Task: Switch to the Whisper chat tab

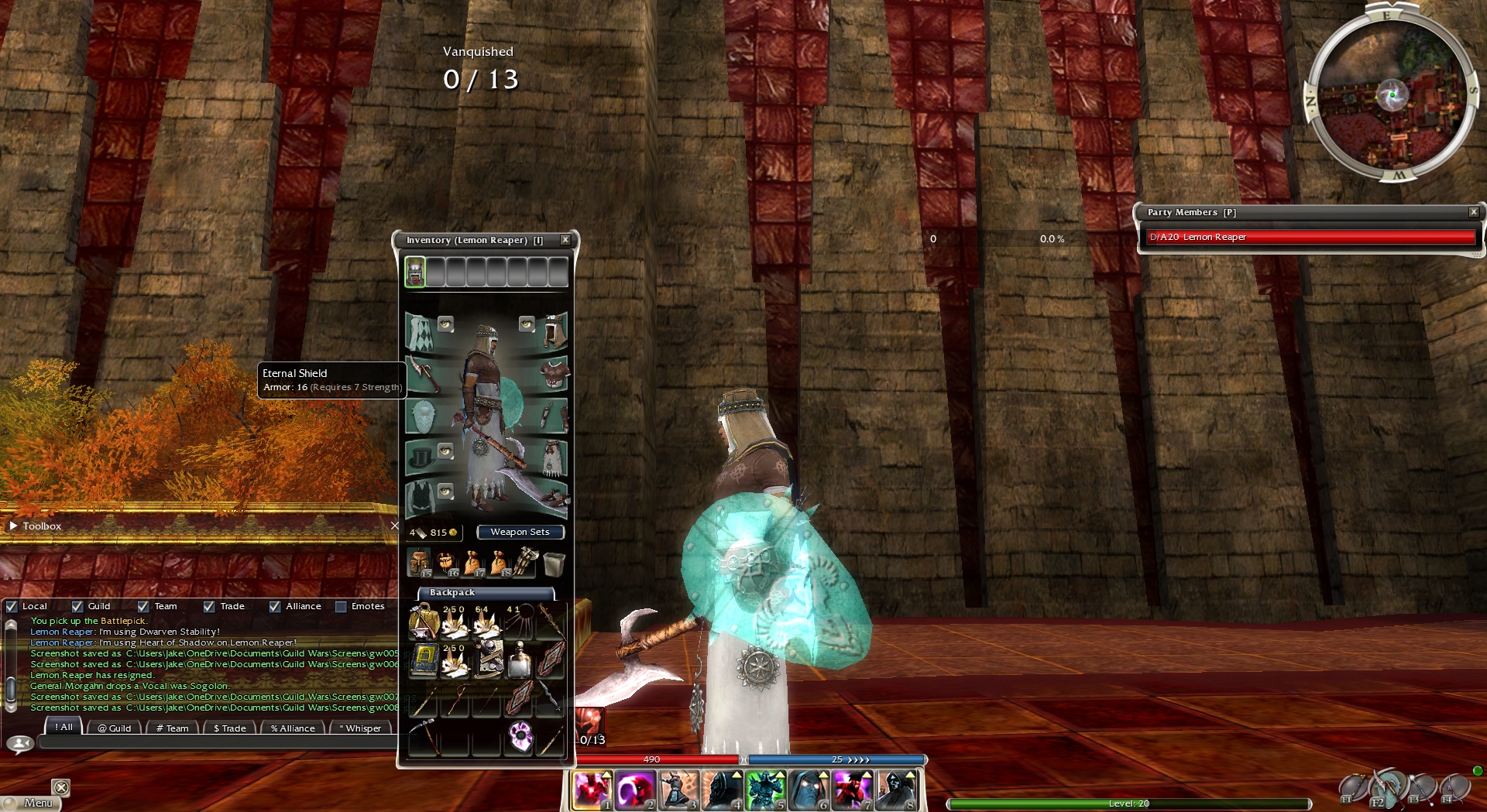Action: (x=361, y=728)
